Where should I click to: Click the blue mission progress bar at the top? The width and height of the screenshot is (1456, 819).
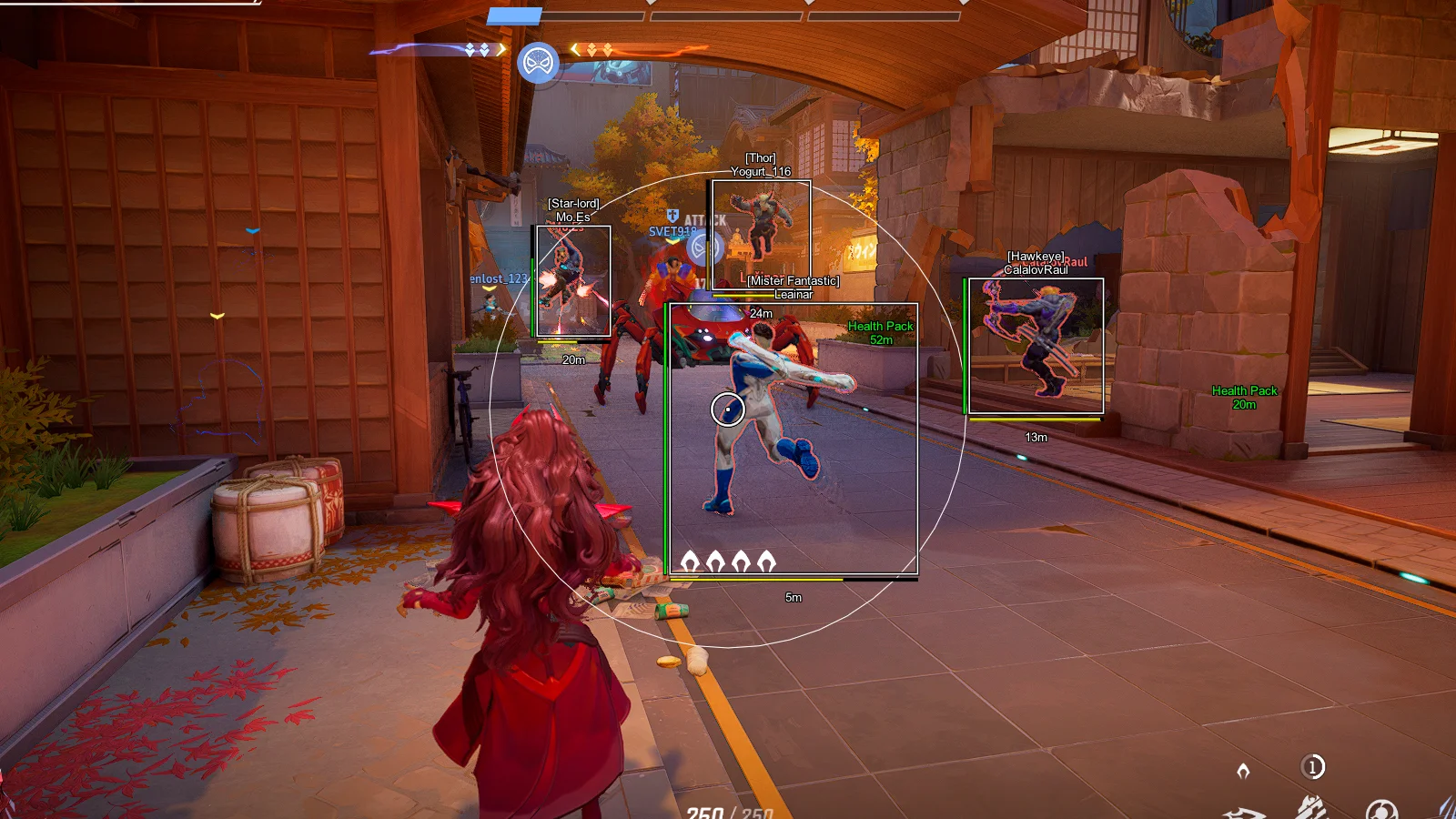click(514, 15)
